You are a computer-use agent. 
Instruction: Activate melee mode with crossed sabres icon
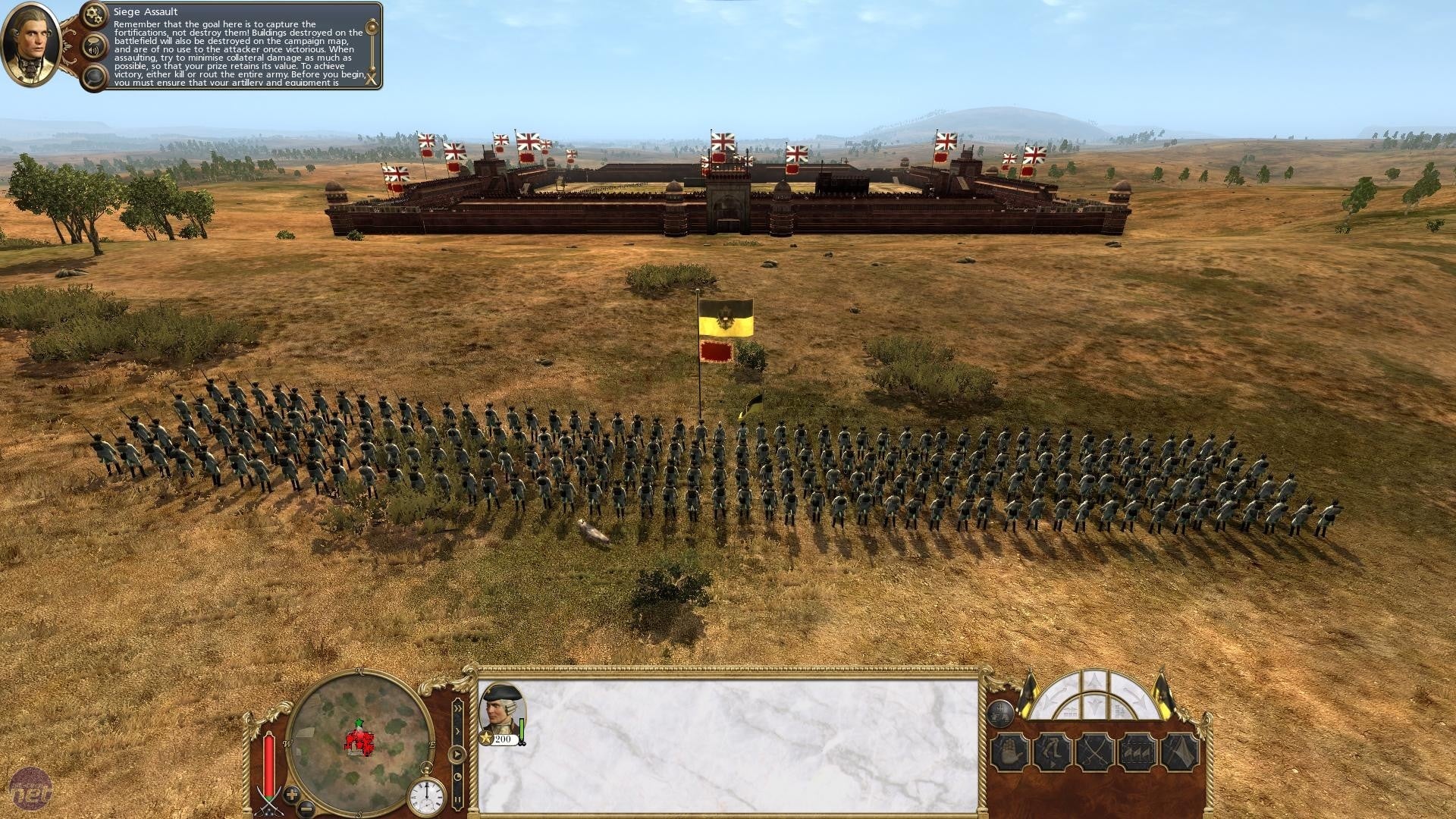(1095, 753)
